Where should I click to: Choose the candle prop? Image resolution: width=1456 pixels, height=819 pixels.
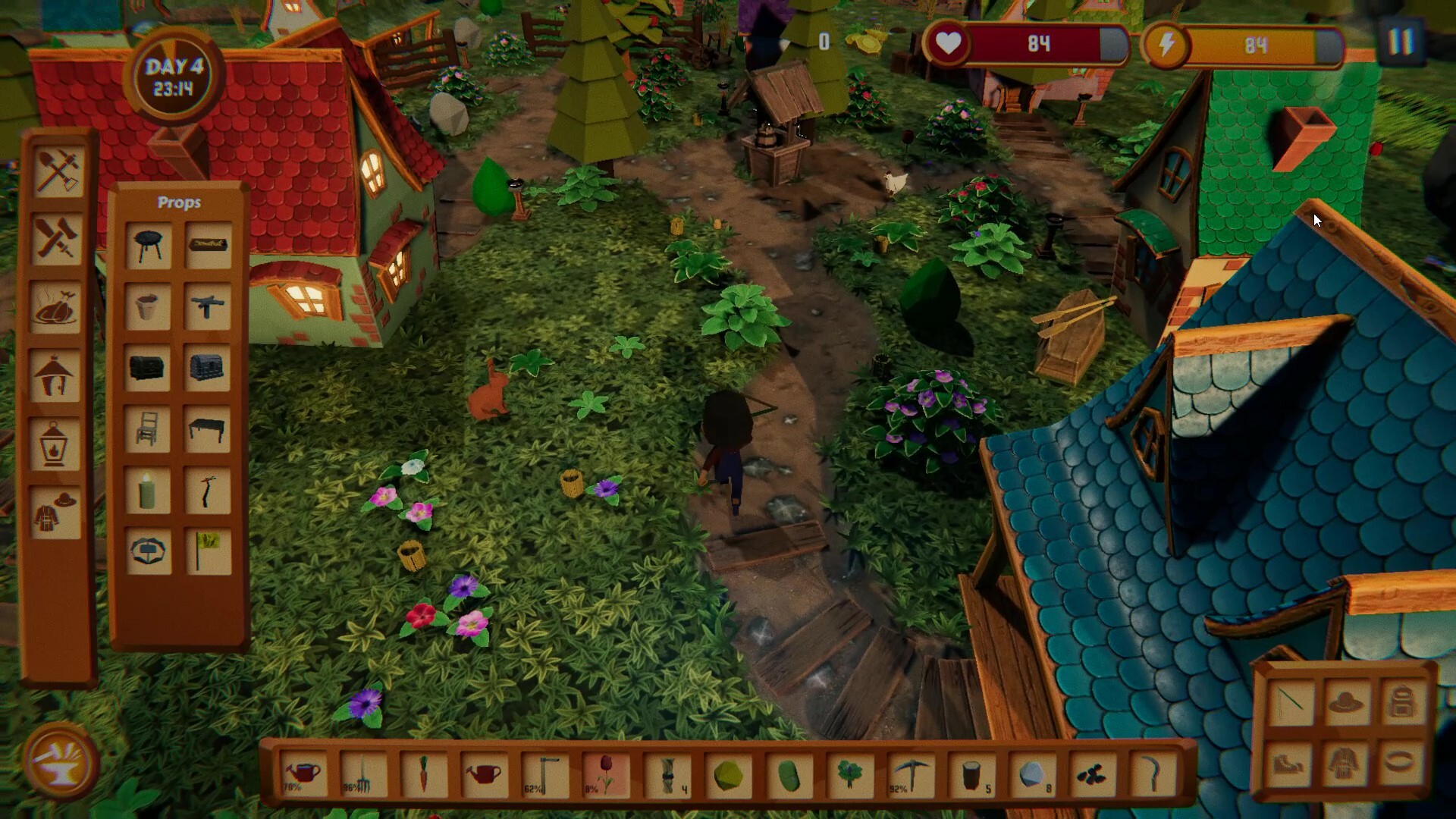147,490
